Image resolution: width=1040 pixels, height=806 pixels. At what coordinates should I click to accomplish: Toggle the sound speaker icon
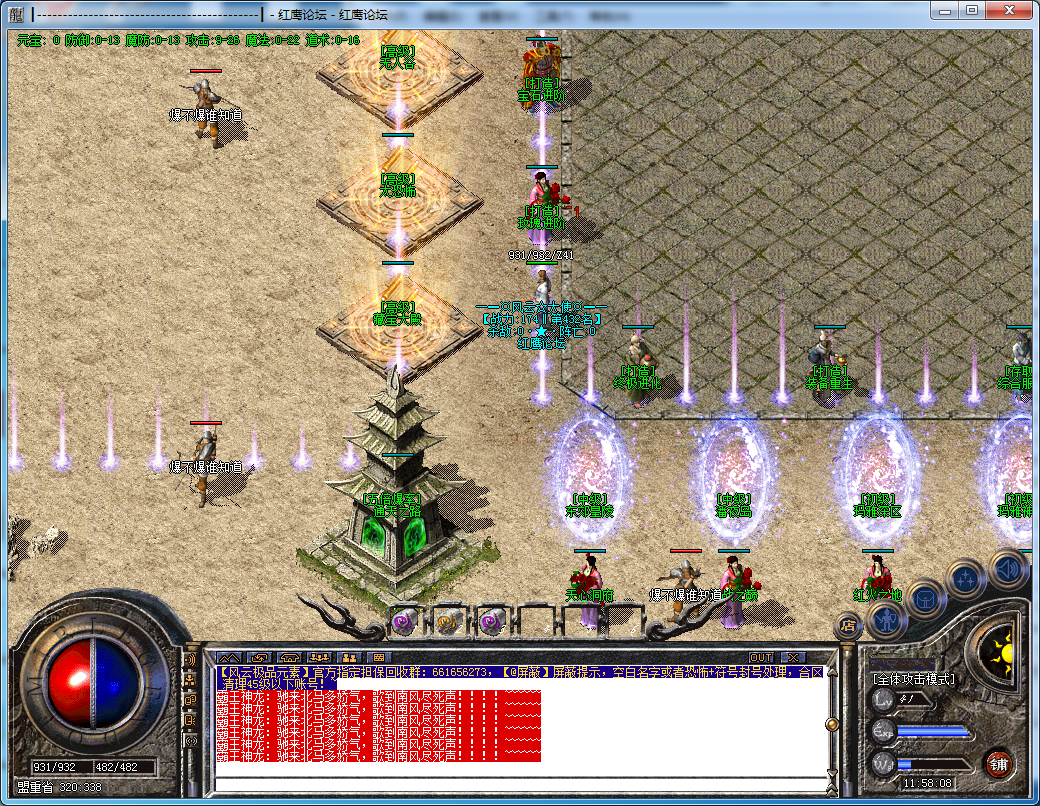(1008, 568)
